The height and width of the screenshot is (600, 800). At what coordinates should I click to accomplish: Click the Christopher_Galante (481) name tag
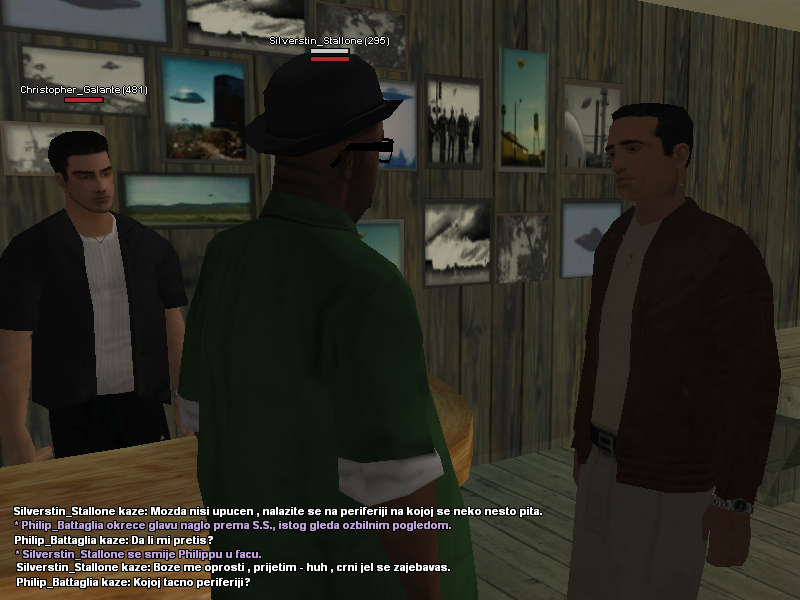[84, 90]
